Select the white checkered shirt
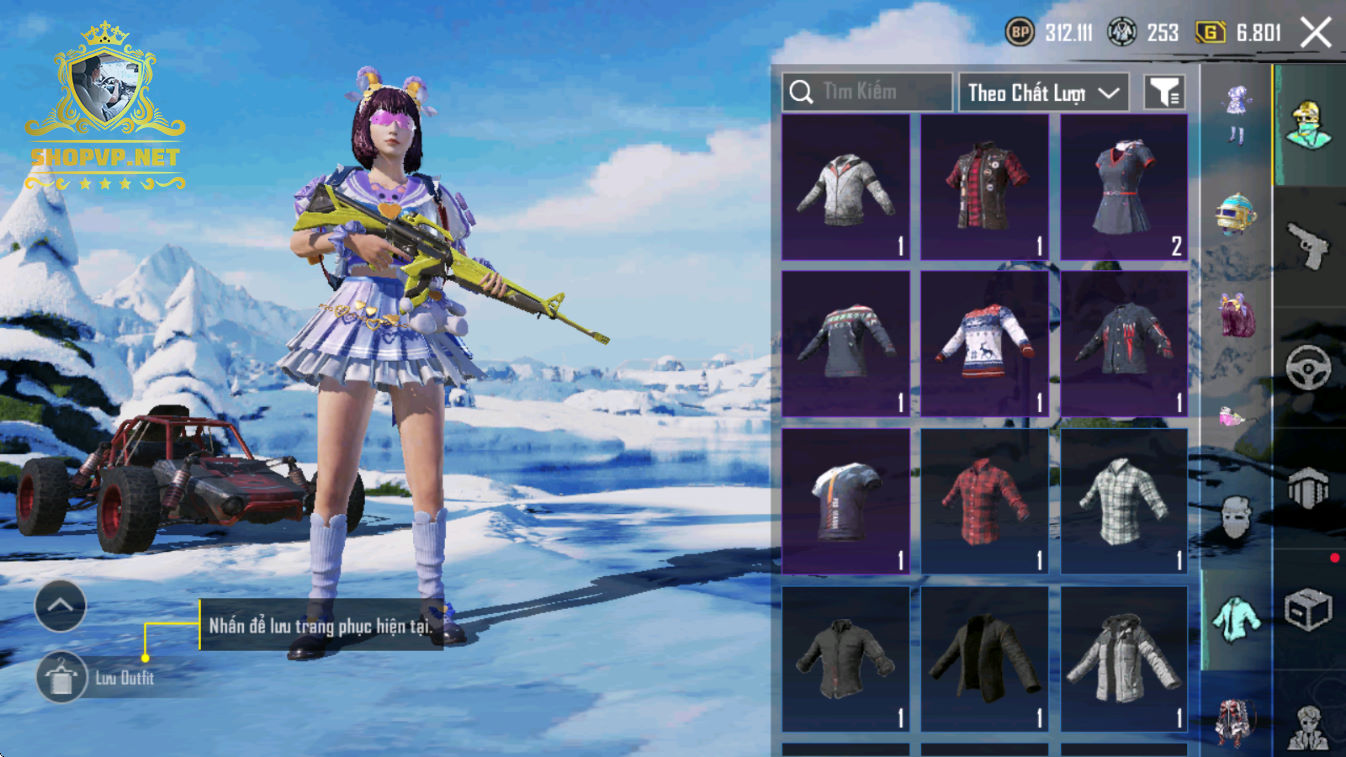The width and height of the screenshot is (1346, 757). [1124, 500]
